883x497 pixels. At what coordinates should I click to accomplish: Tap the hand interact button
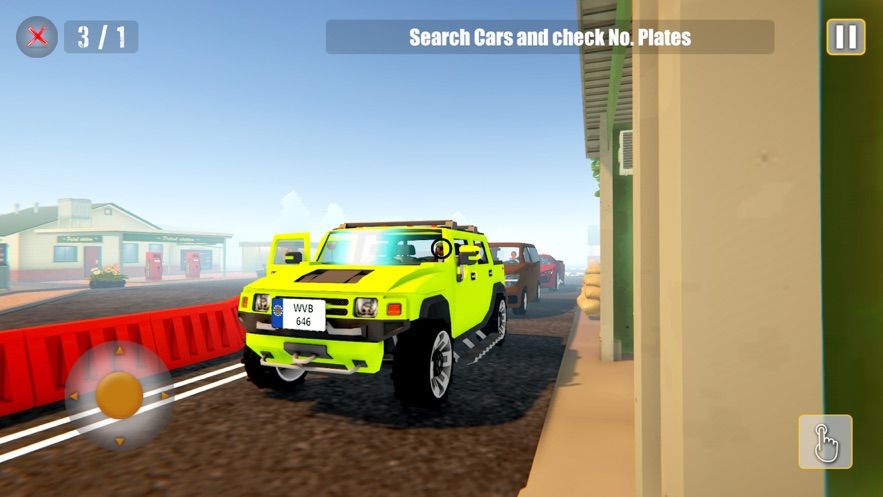tap(825, 441)
